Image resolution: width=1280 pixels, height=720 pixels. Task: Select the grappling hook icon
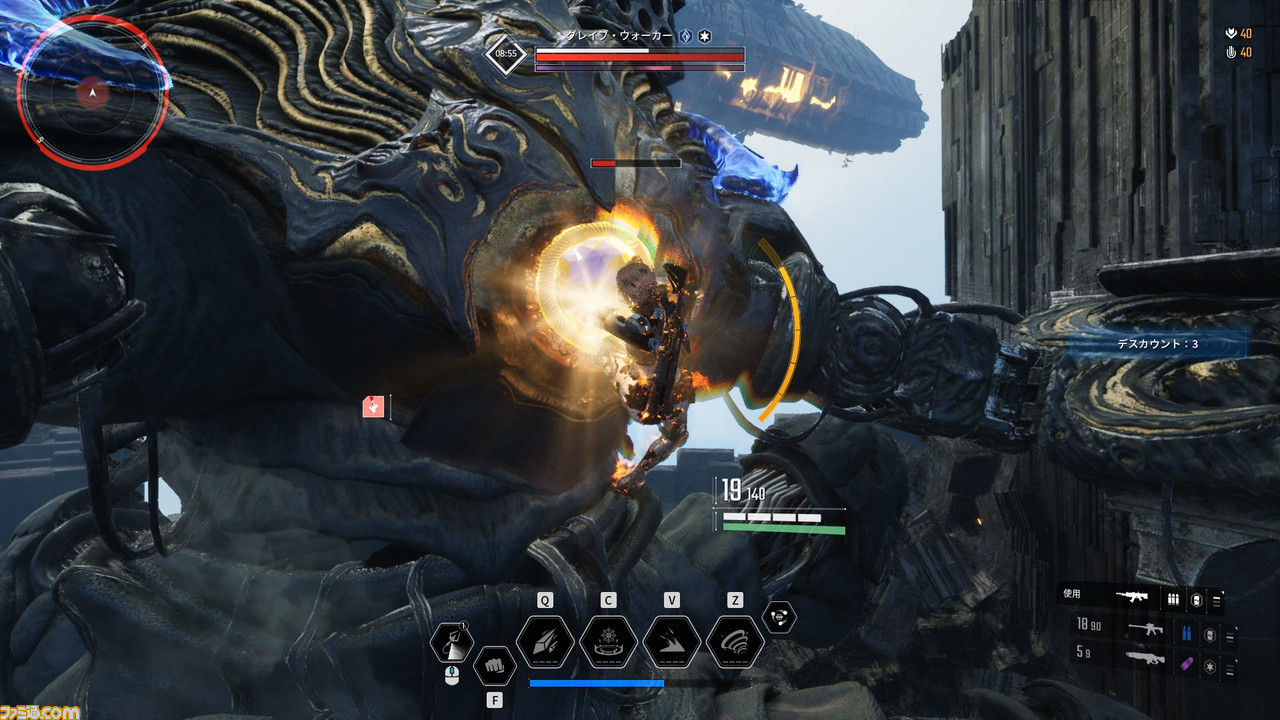click(x=451, y=643)
